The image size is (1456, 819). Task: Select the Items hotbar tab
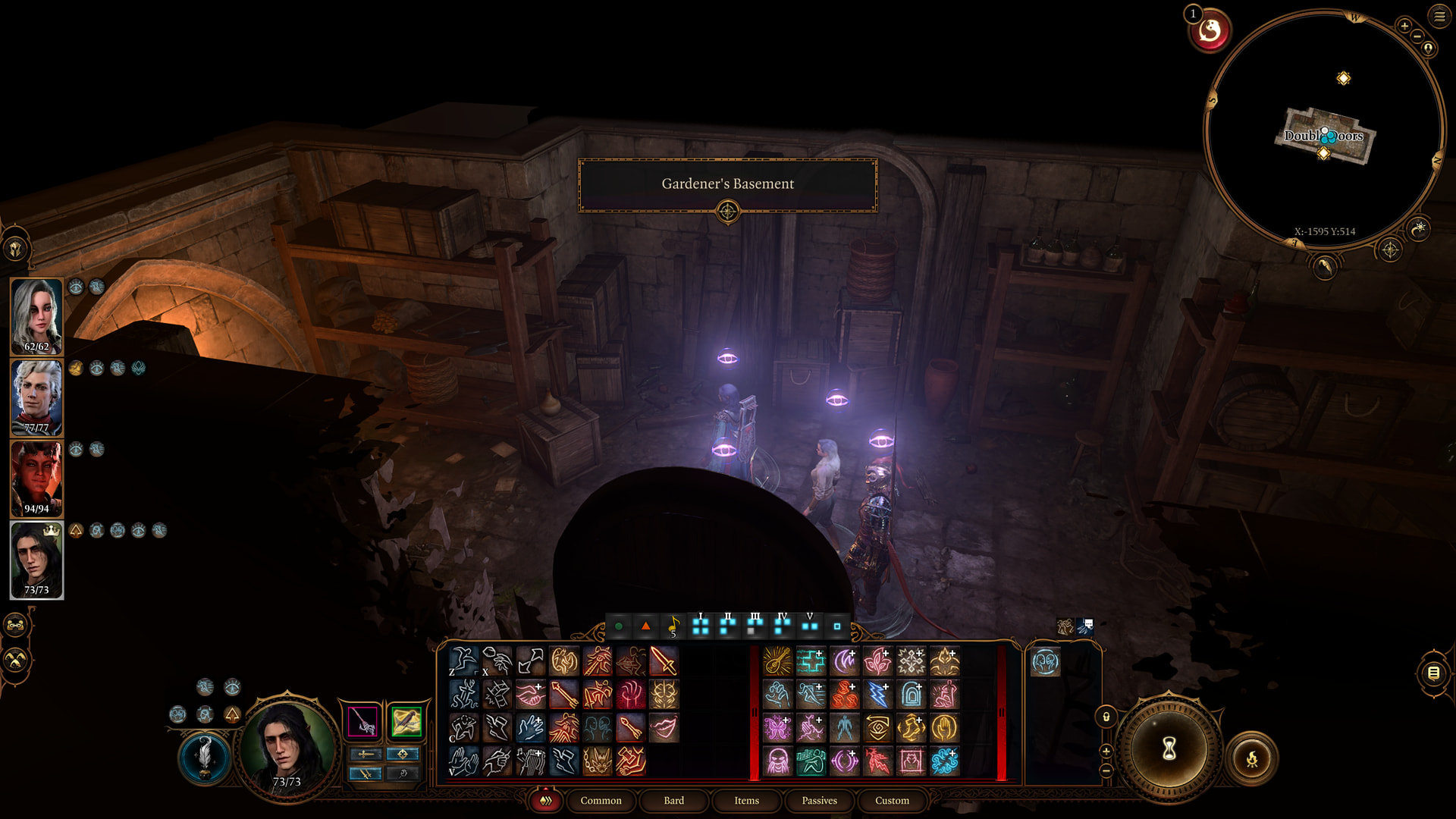746,801
